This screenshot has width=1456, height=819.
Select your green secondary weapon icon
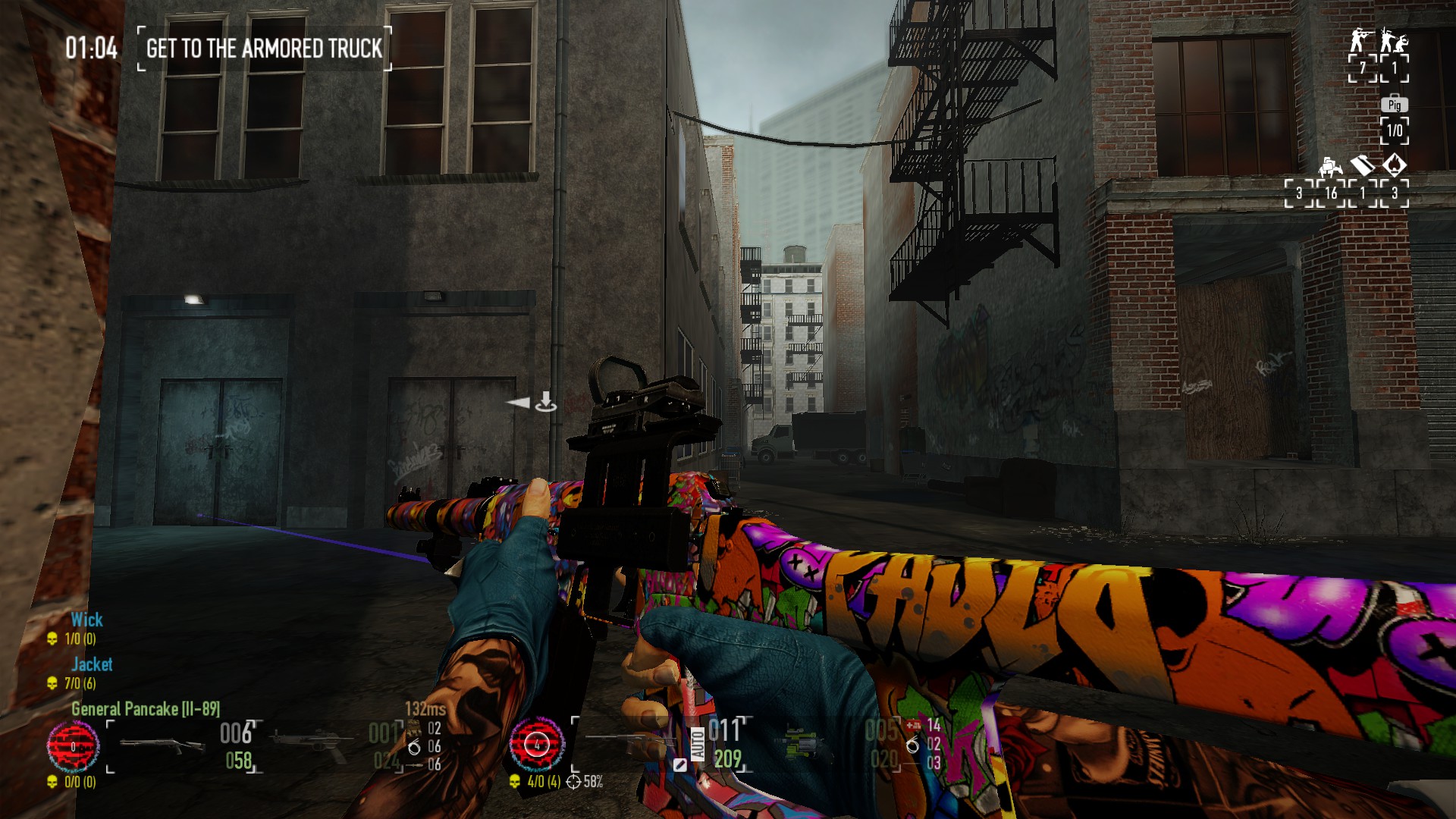(802, 744)
